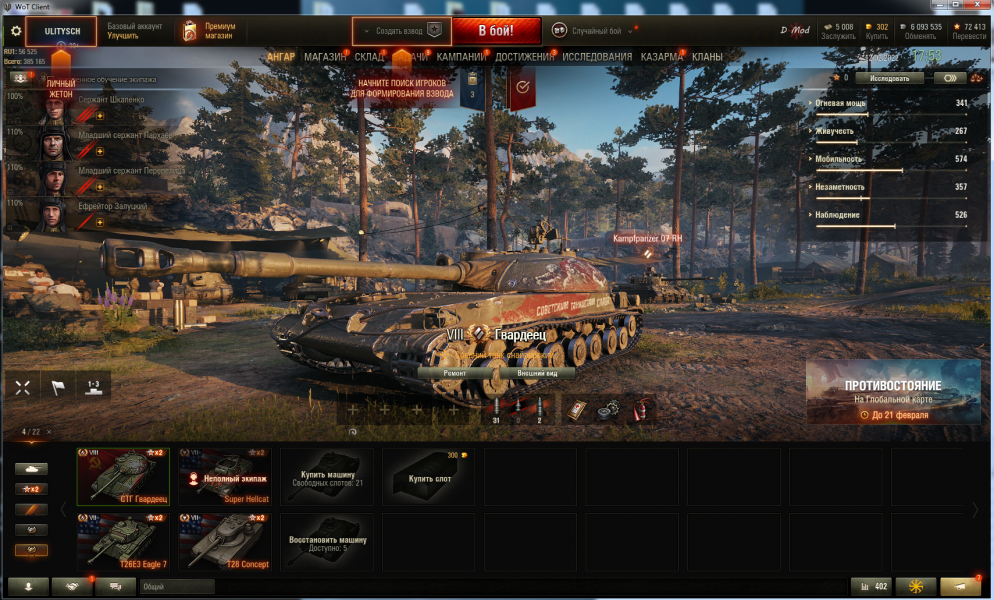Open the КЛАНЫ tab
The height and width of the screenshot is (600, 994).
click(708, 57)
